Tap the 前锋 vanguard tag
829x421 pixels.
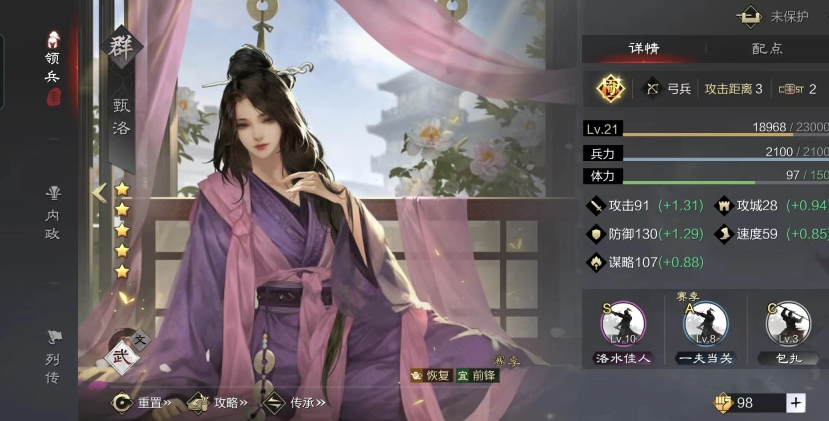pyautogui.click(x=476, y=375)
